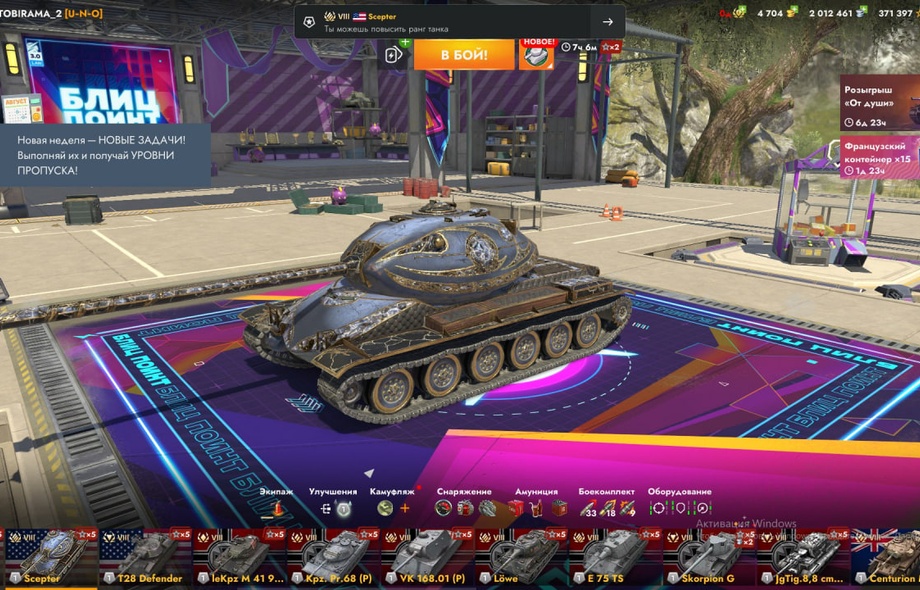Viewport: 920px width, 590px height.
Task: Select the Löwe tank in carousel
Action: (x=517, y=558)
